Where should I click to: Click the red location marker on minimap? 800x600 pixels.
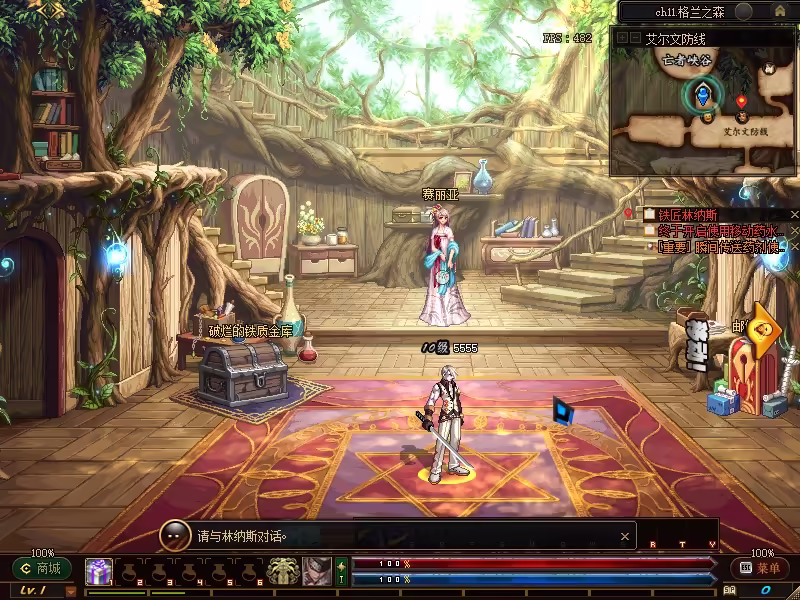point(741,101)
